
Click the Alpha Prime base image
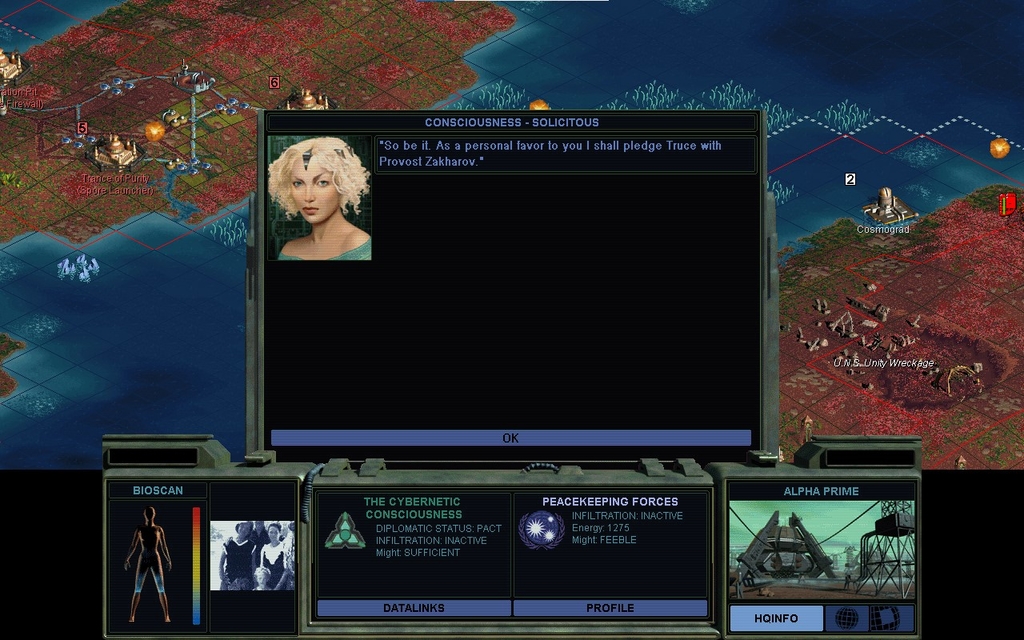(x=820, y=549)
